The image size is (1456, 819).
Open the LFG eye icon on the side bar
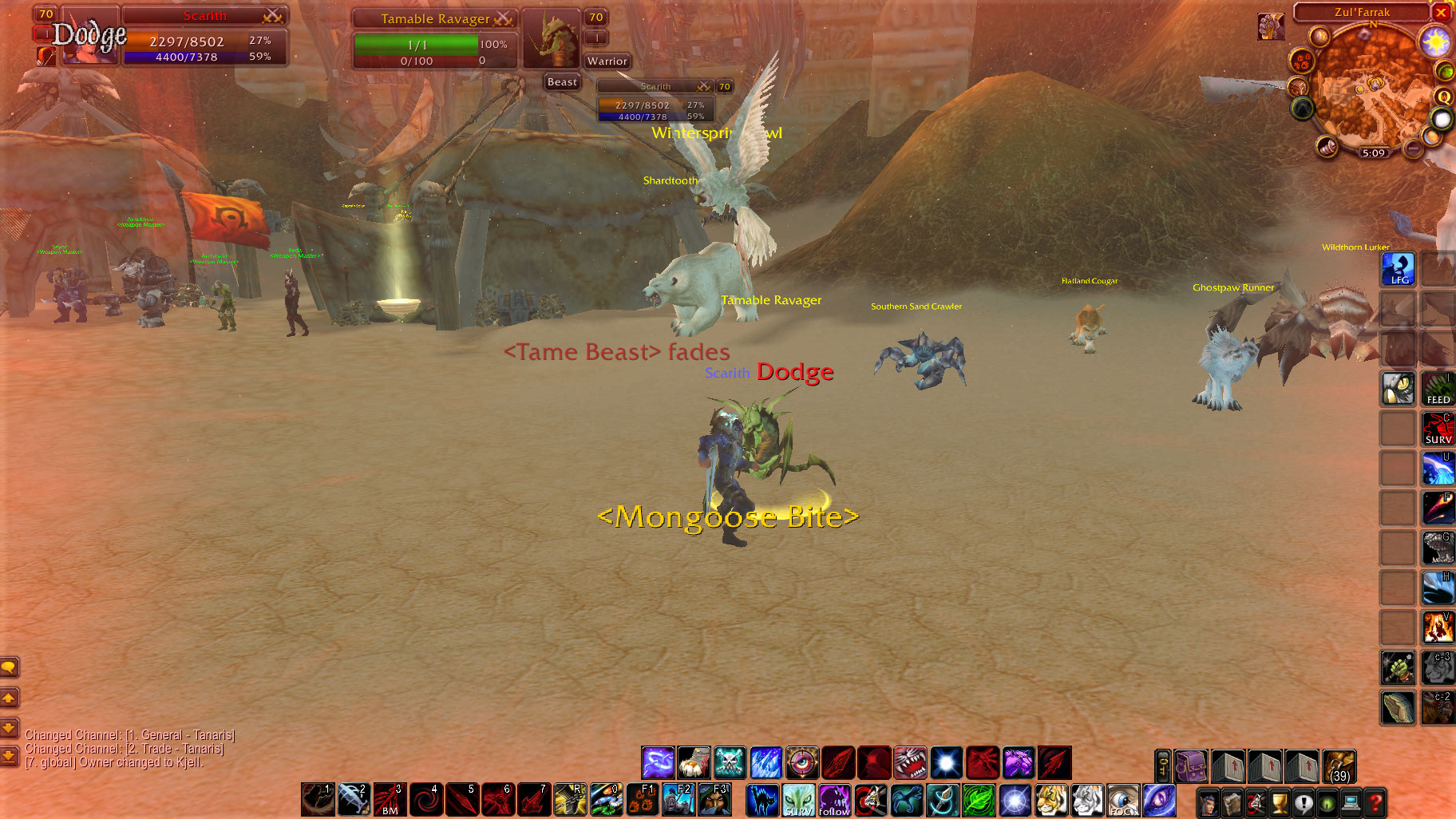pos(1399,269)
